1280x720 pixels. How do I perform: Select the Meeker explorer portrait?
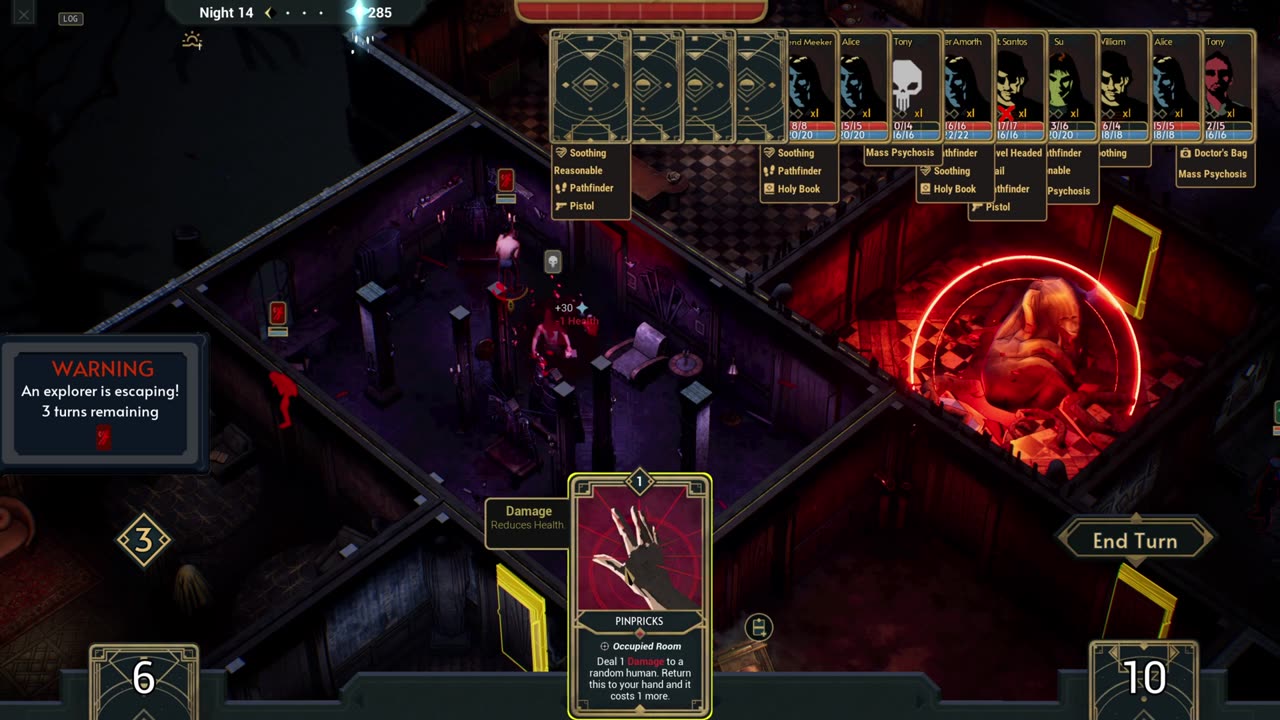click(811, 87)
